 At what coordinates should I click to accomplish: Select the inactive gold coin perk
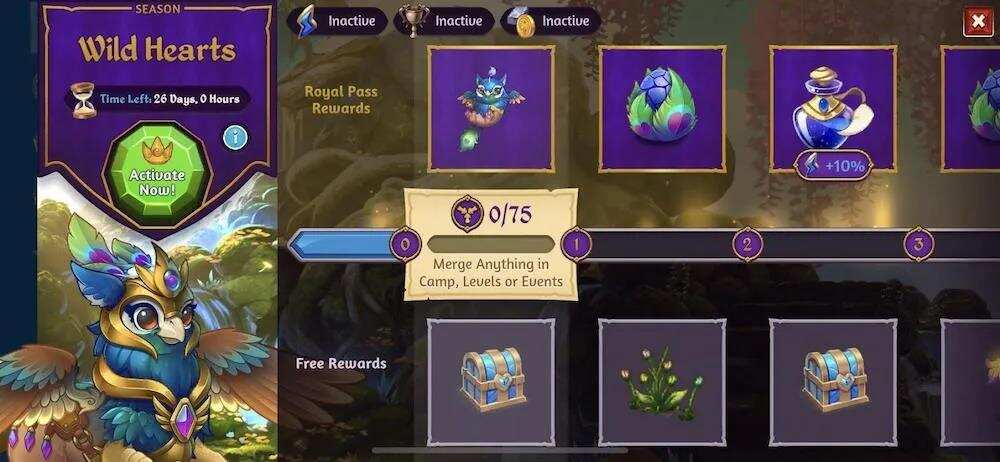pyautogui.click(x=550, y=20)
